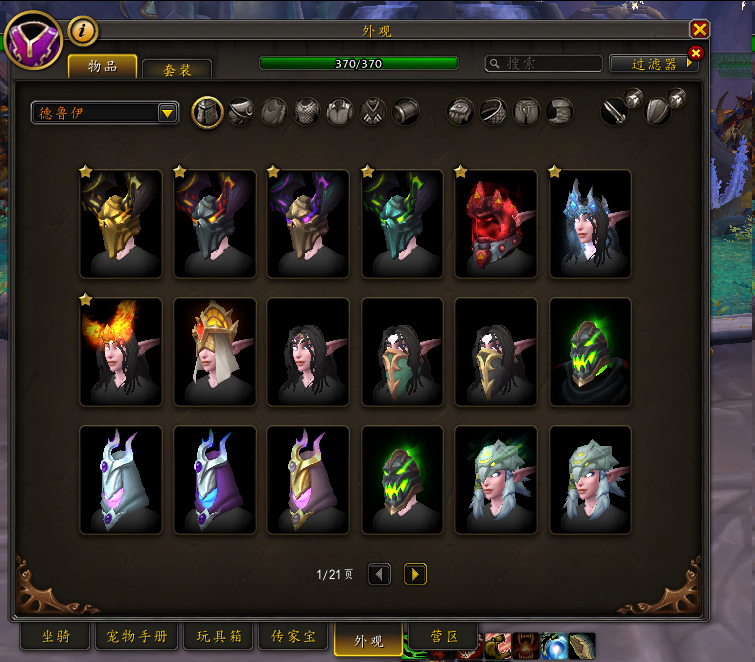755x662 pixels.
Task: Switch to the 套装 sets tab
Action: 177,69
